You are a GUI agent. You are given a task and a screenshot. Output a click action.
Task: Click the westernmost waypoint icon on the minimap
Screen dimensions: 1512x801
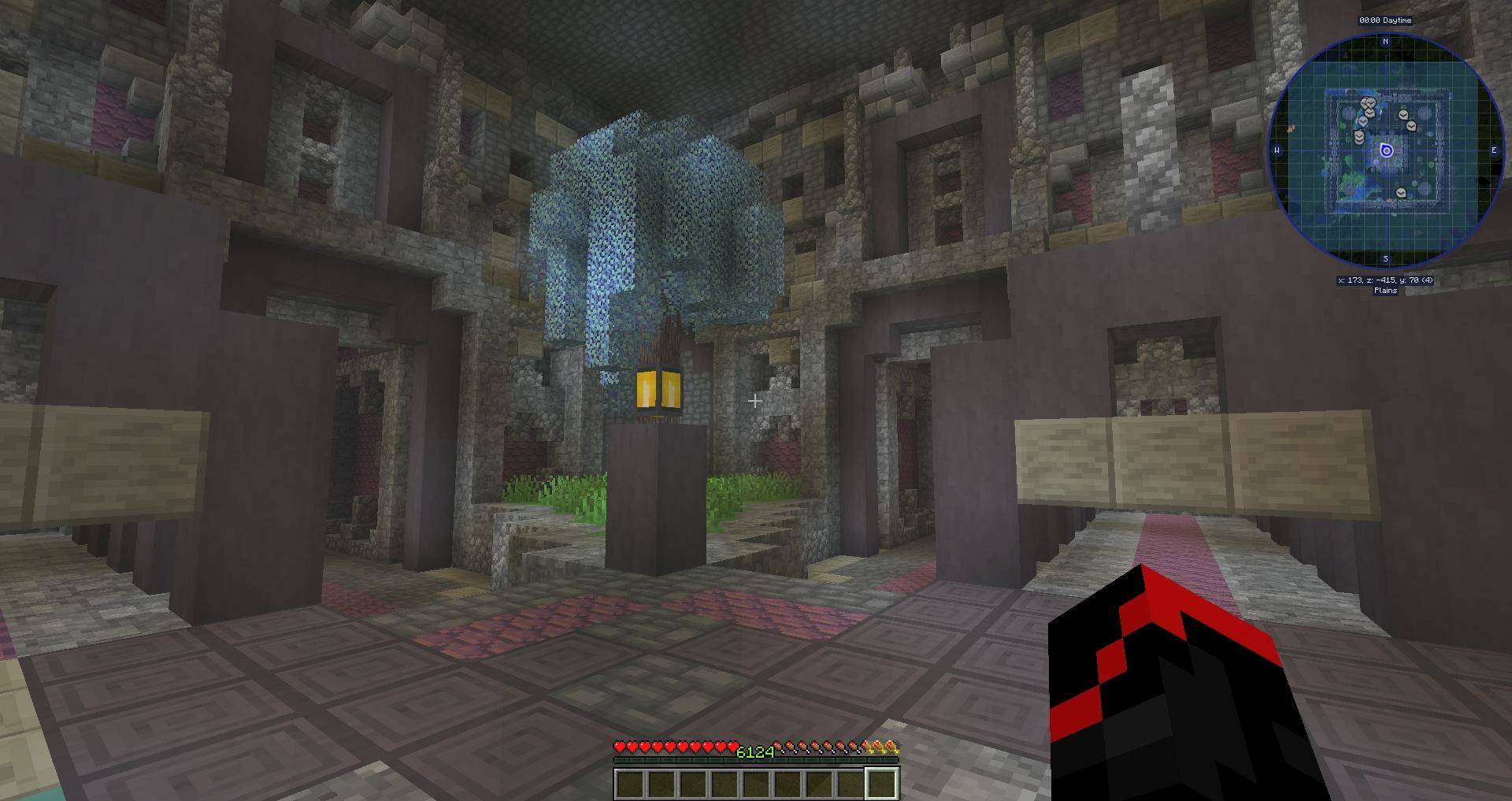coord(1358,135)
